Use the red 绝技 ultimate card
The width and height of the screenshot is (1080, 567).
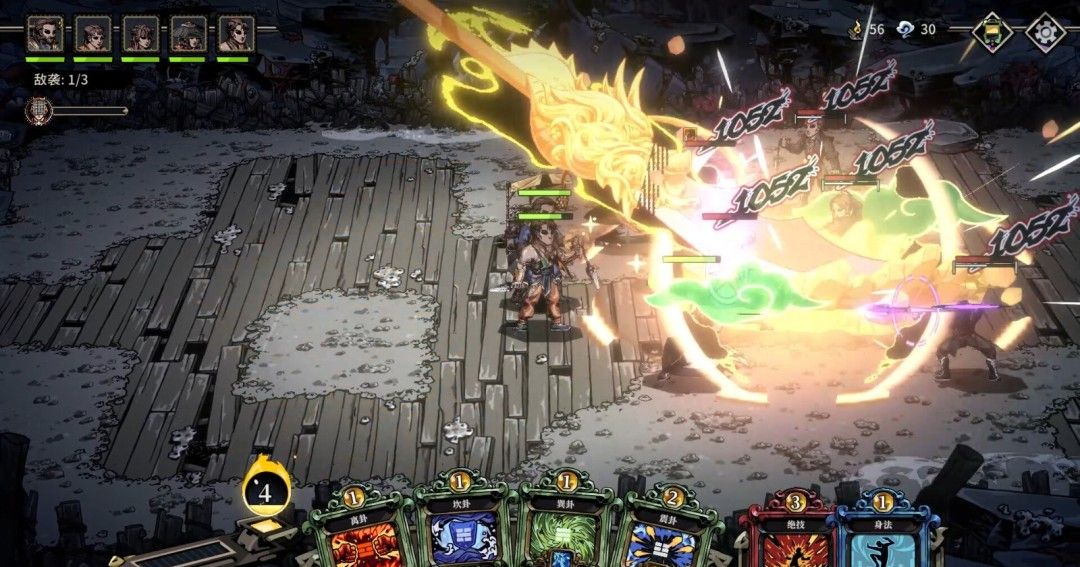795,535
